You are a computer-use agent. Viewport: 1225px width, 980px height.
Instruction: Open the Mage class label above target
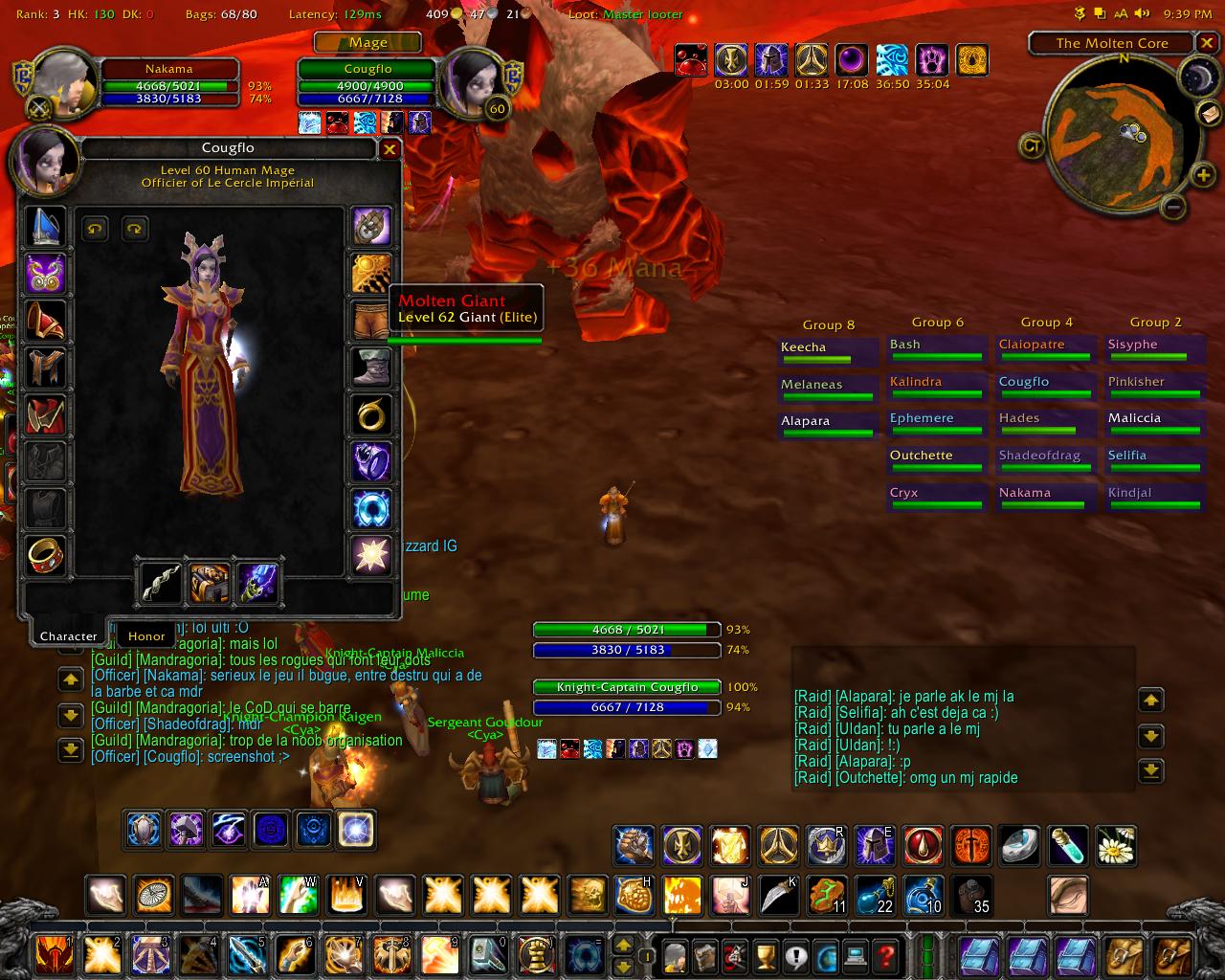pyautogui.click(x=367, y=43)
